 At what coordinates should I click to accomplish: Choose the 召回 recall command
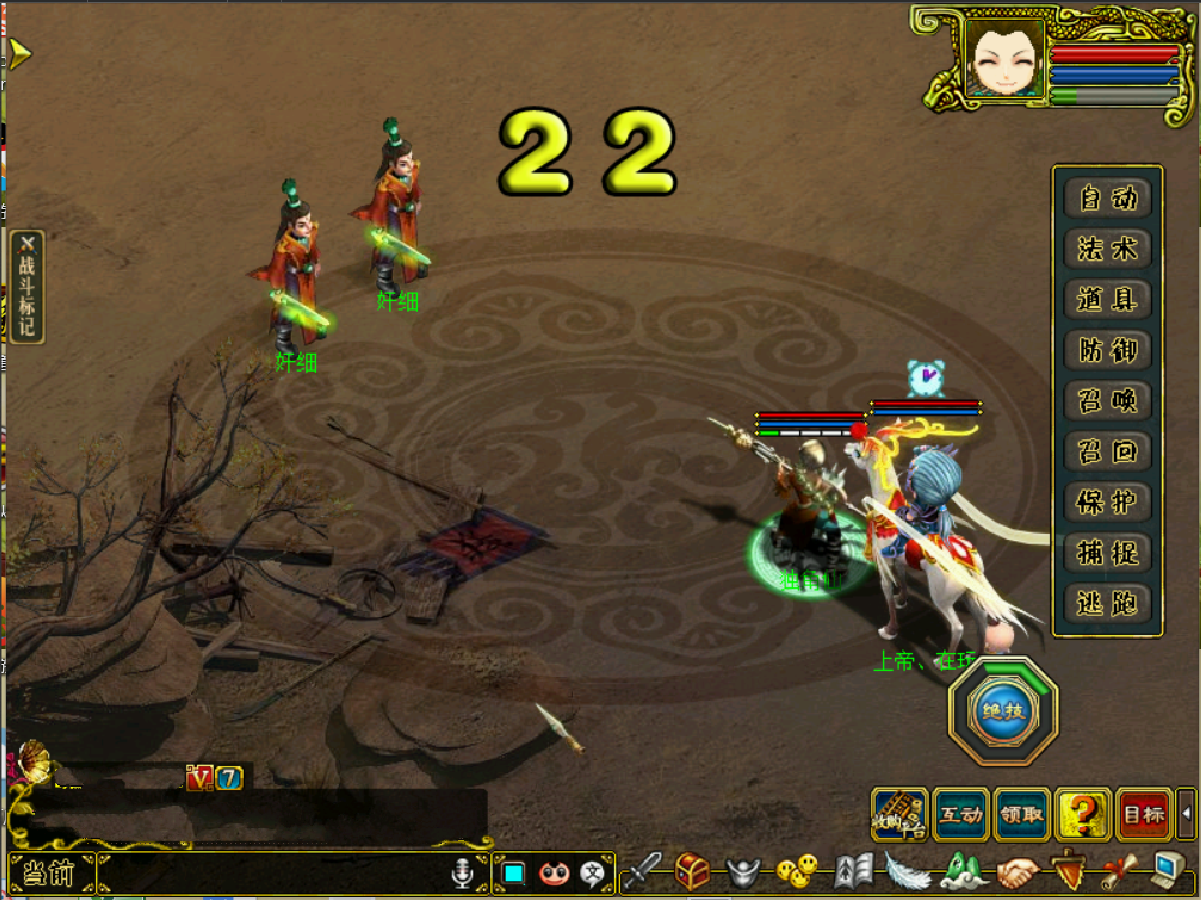tap(1108, 451)
